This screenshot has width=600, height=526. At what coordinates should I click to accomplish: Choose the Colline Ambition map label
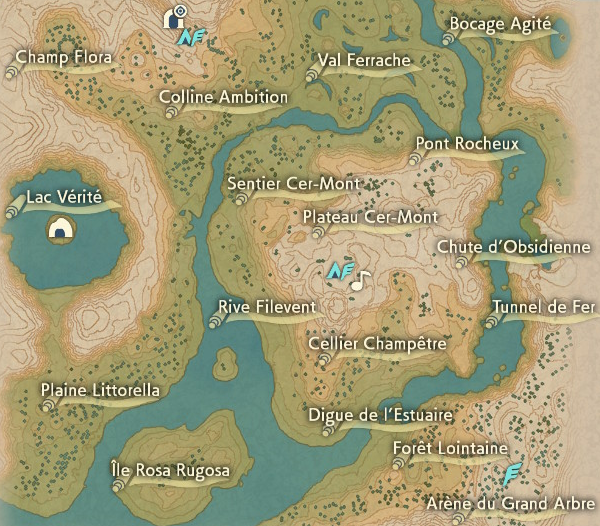point(224,98)
